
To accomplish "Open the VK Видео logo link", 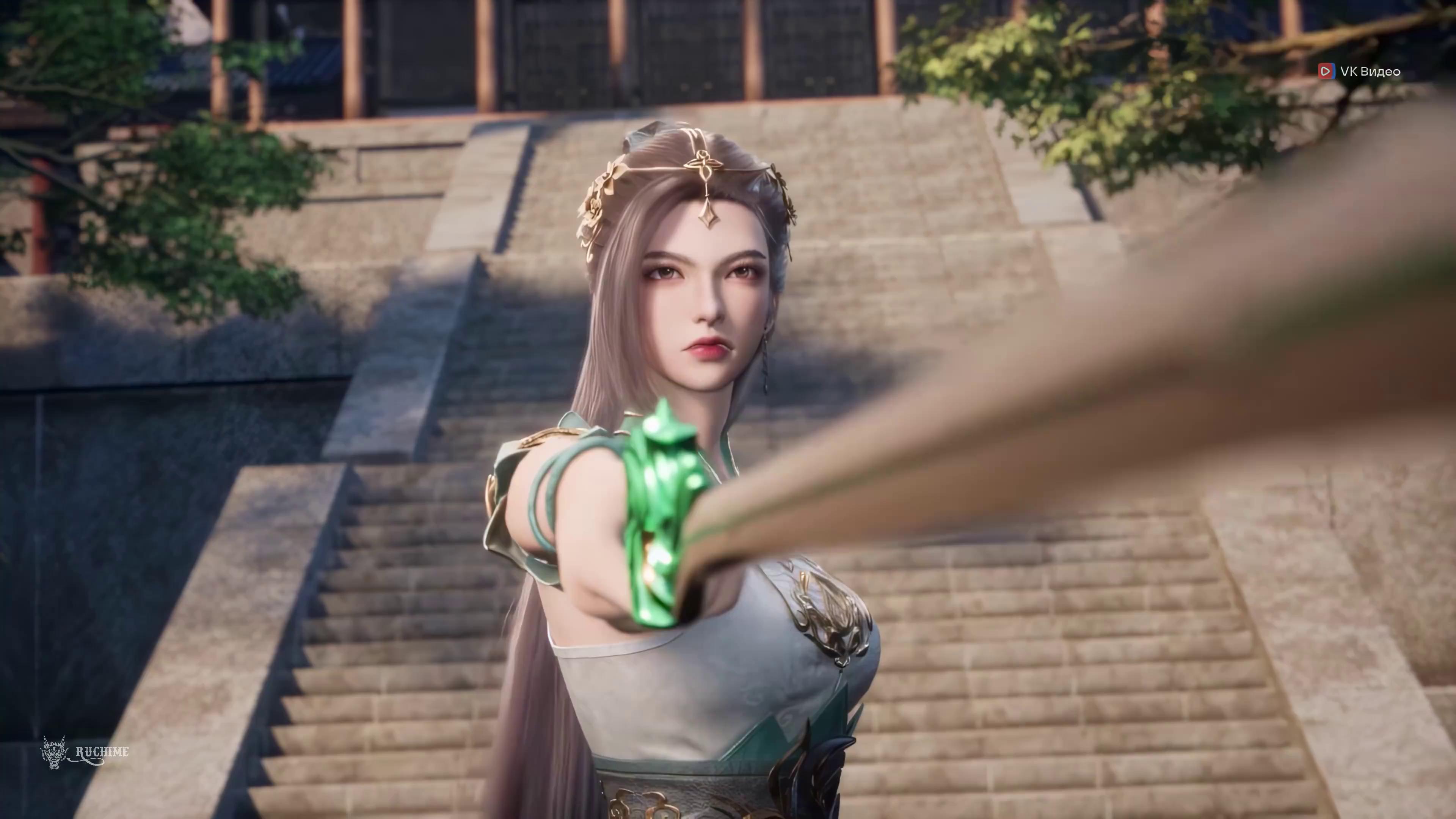I will [1359, 71].
